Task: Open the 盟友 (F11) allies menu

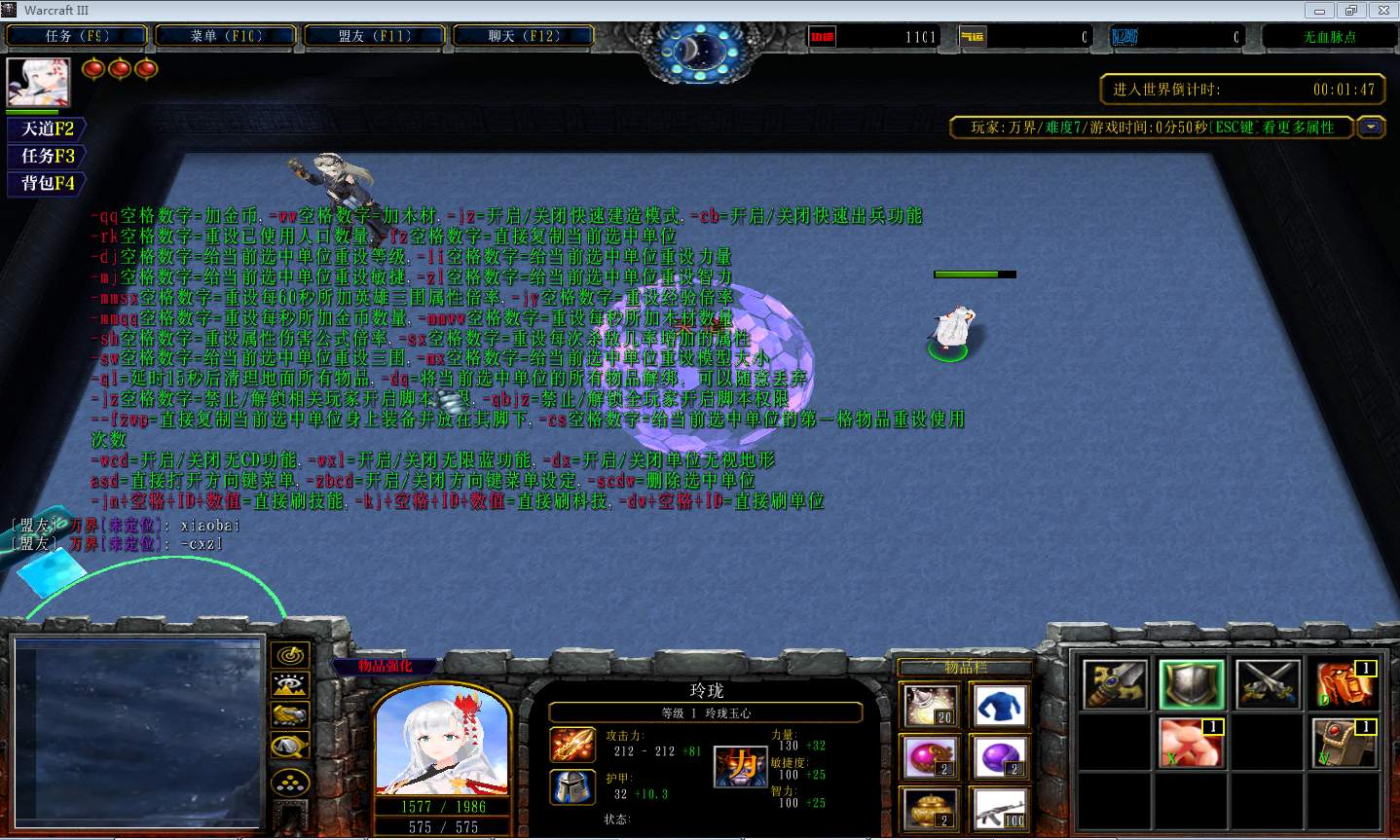Action: point(375,36)
